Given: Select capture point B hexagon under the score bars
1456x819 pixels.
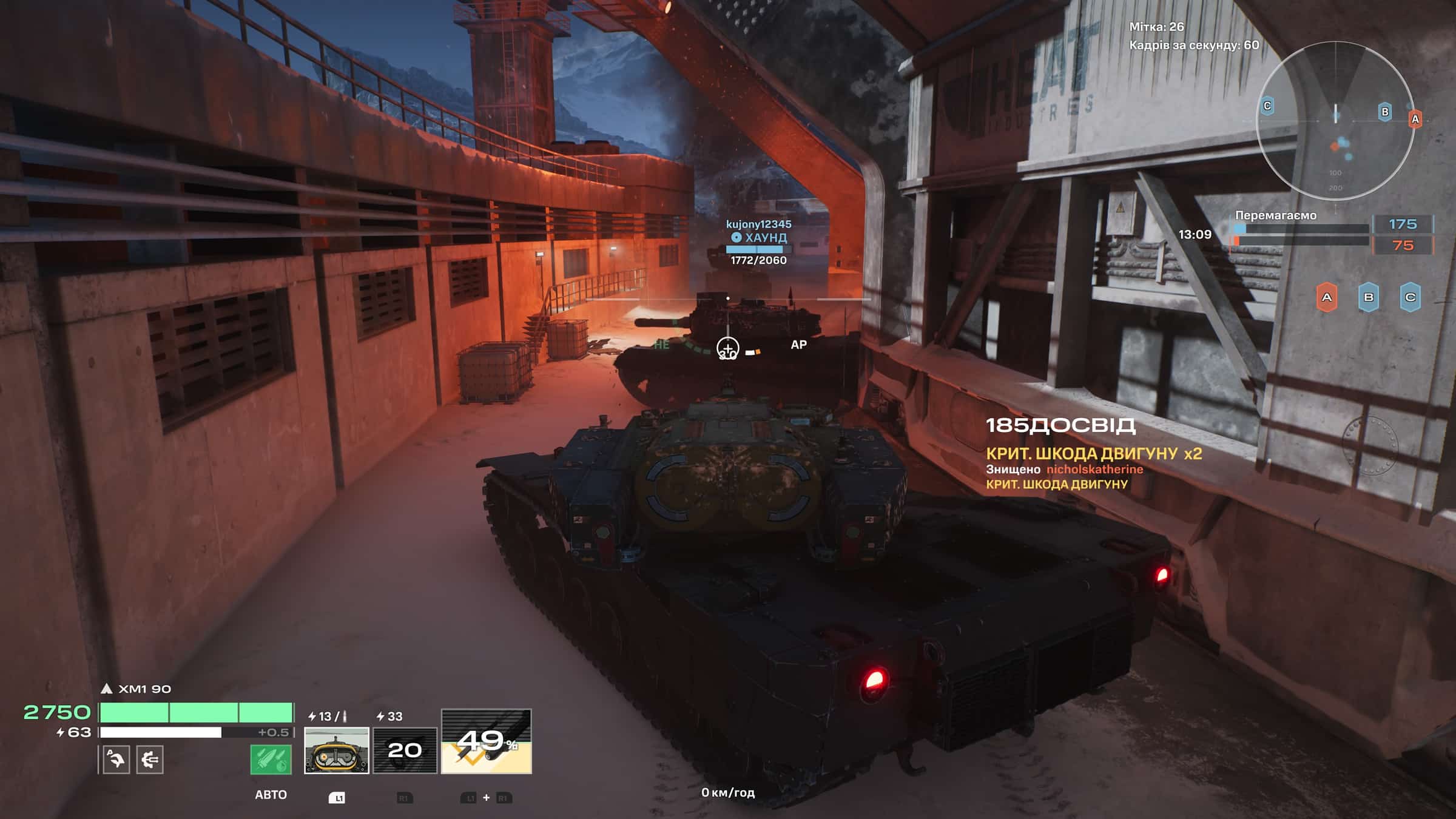Looking at the screenshot, I should coord(1369,297).
